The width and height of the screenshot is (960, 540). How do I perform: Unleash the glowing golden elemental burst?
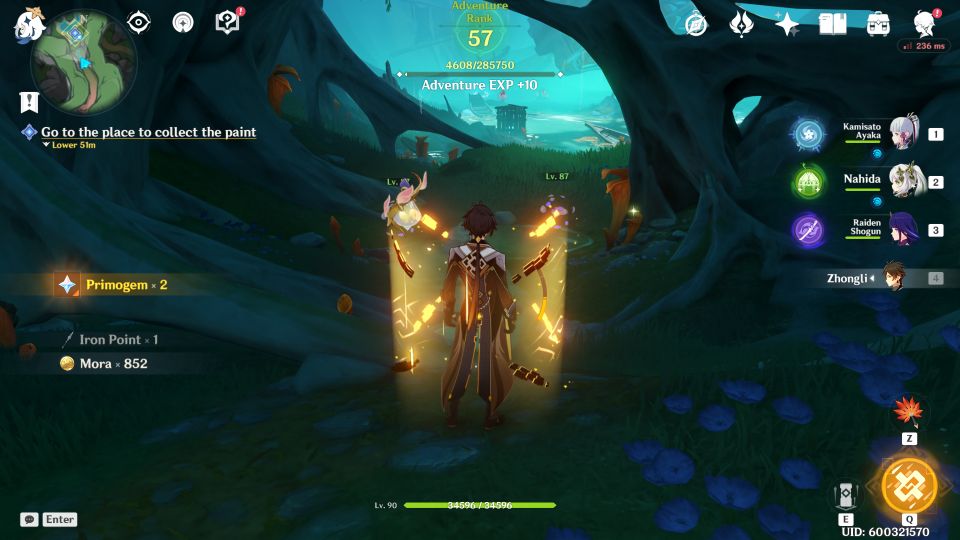pos(909,485)
